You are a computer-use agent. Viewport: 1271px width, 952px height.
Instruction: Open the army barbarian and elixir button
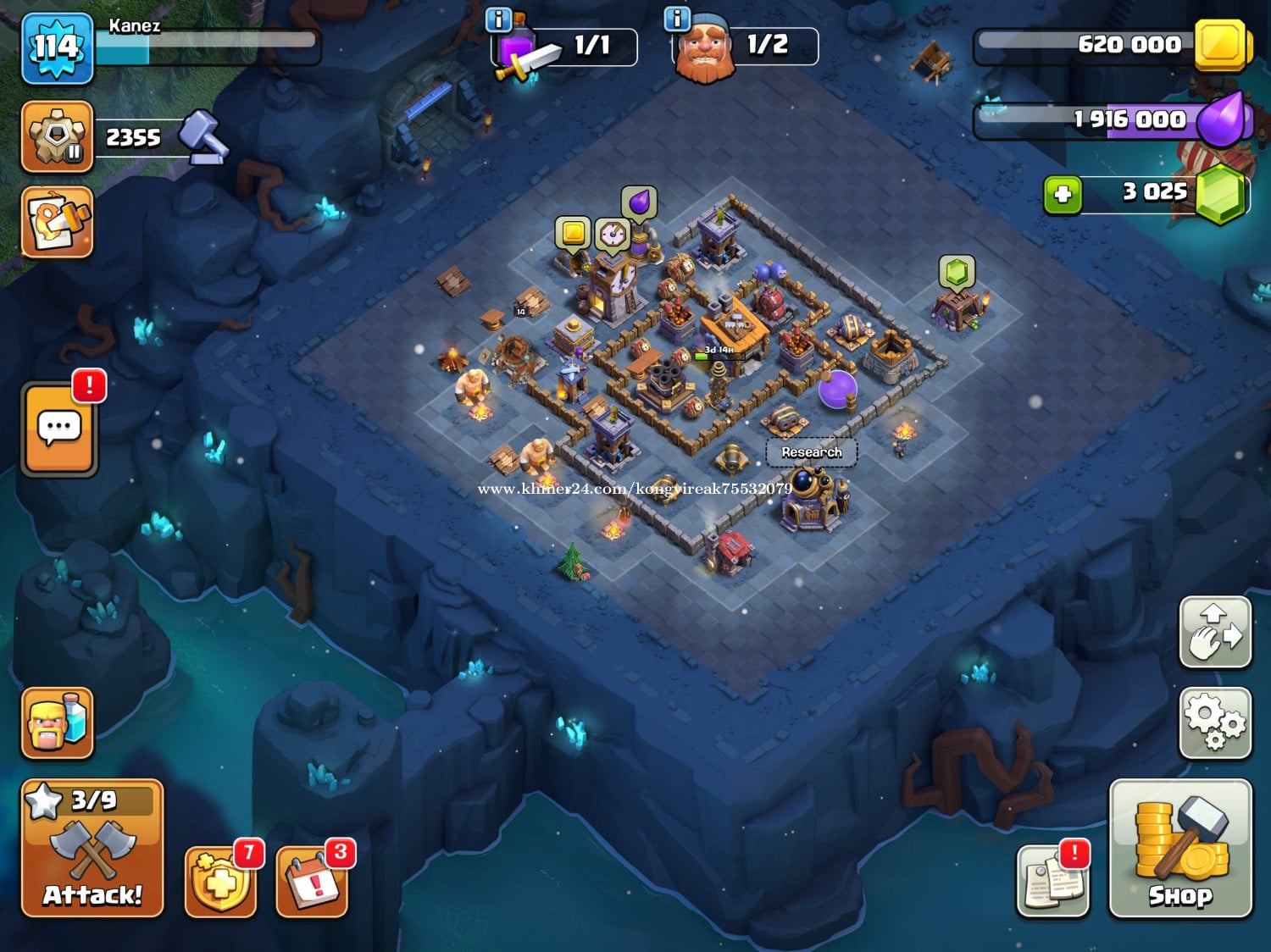[x=57, y=722]
